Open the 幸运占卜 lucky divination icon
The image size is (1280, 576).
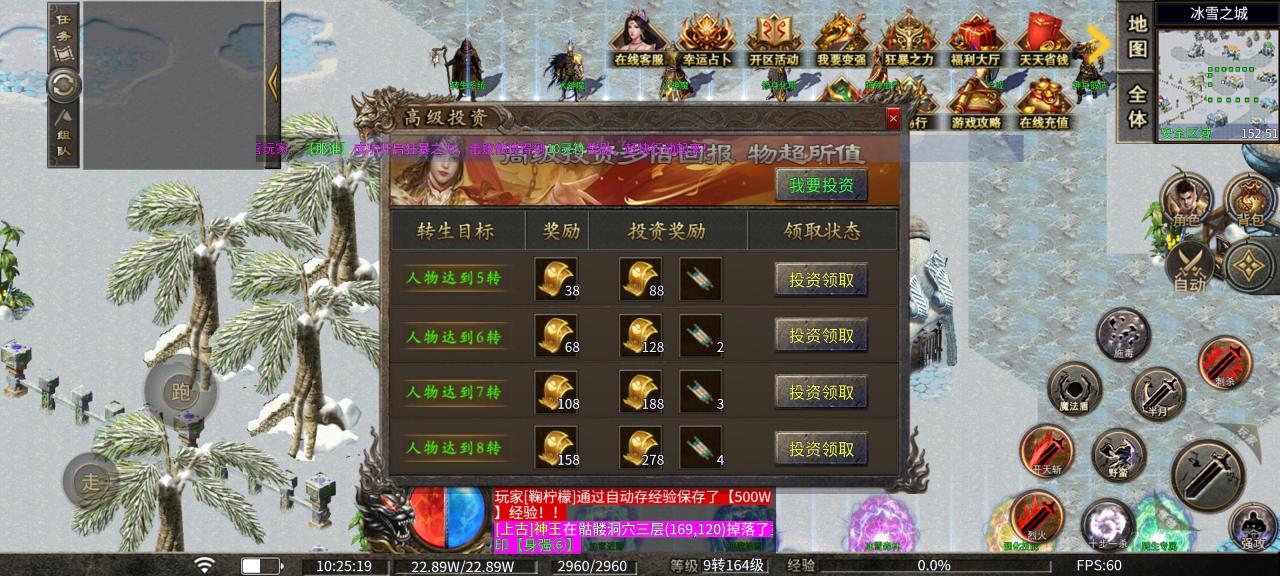(707, 40)
